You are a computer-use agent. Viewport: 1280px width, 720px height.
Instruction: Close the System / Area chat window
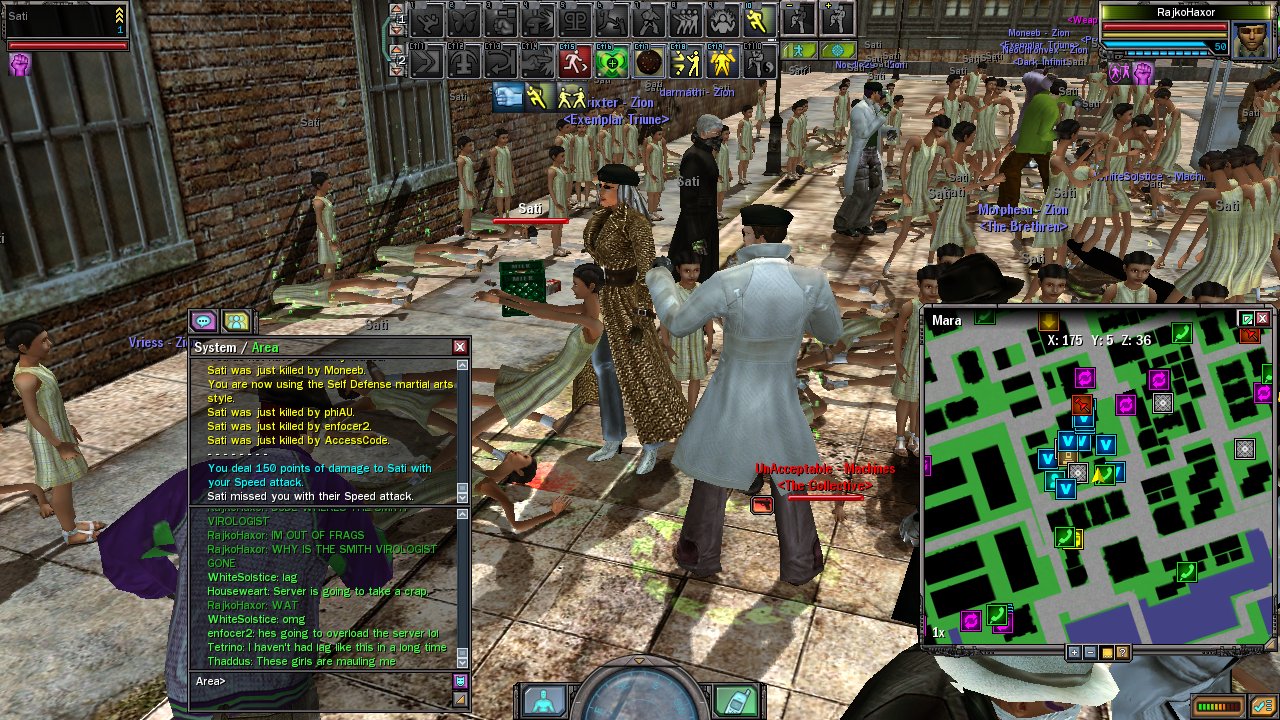coord(460,347)
